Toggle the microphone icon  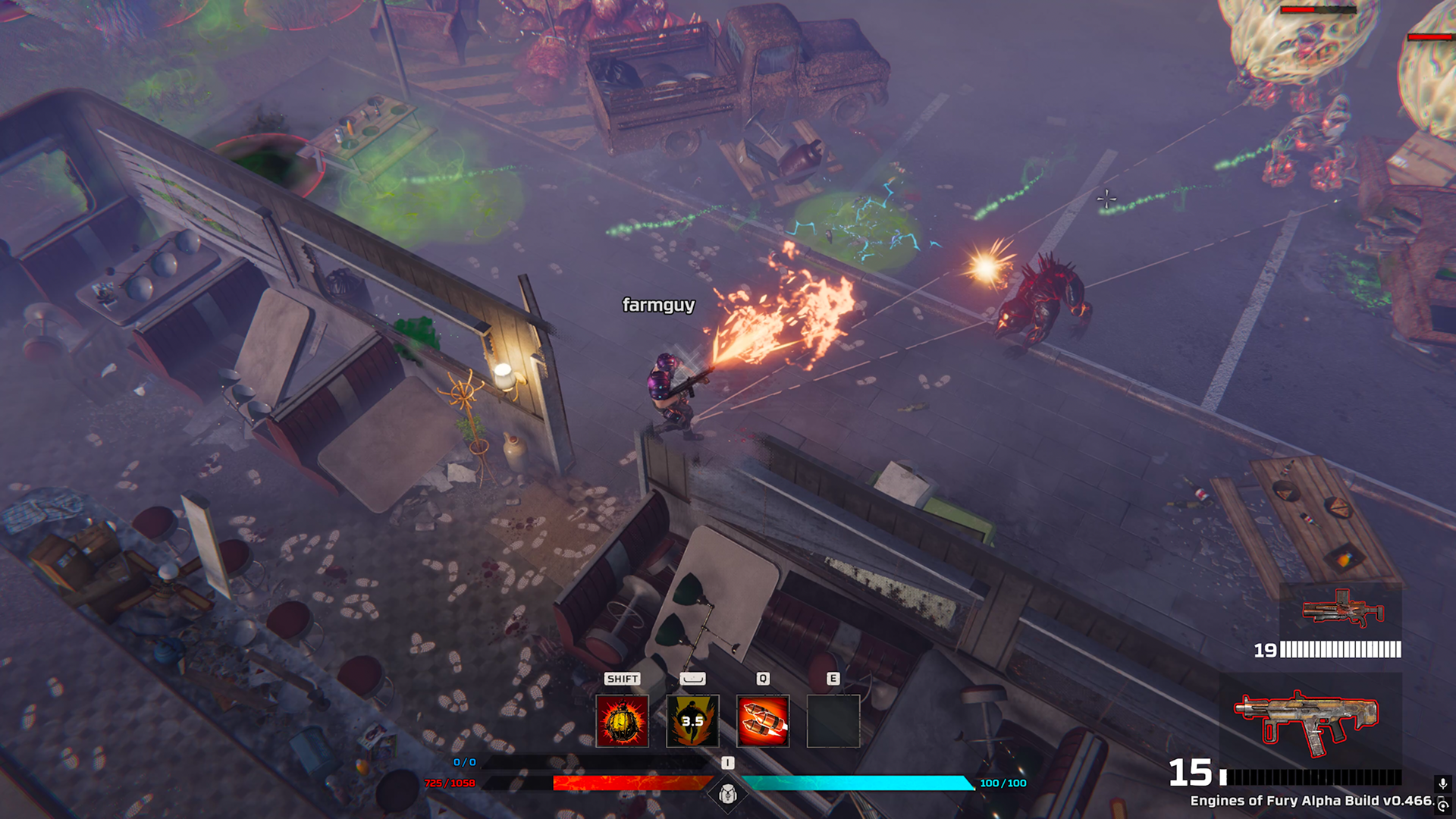(x=1443, y=783)
